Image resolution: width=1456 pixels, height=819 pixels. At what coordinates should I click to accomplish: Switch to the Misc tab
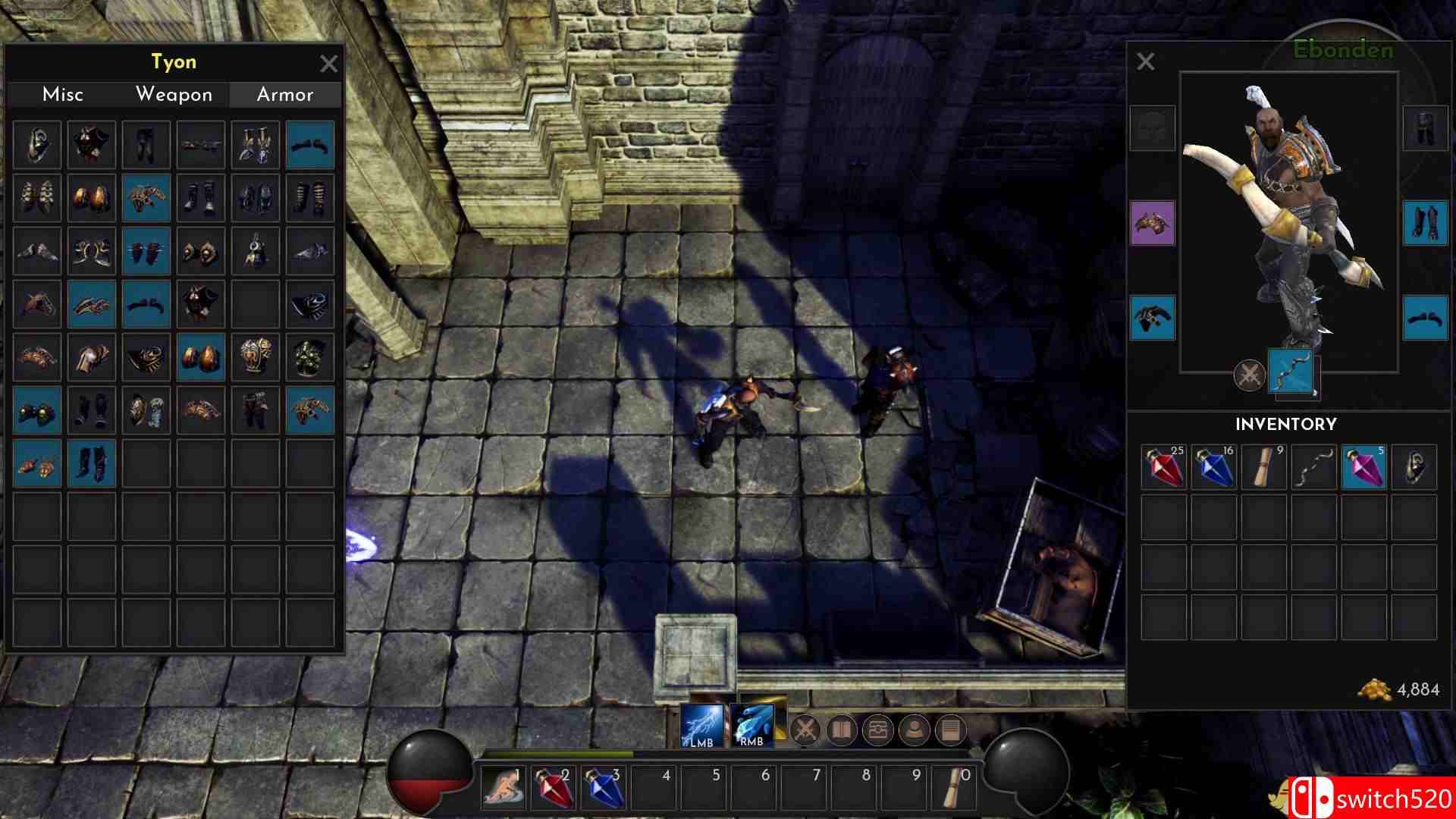[x=63, y=95]
